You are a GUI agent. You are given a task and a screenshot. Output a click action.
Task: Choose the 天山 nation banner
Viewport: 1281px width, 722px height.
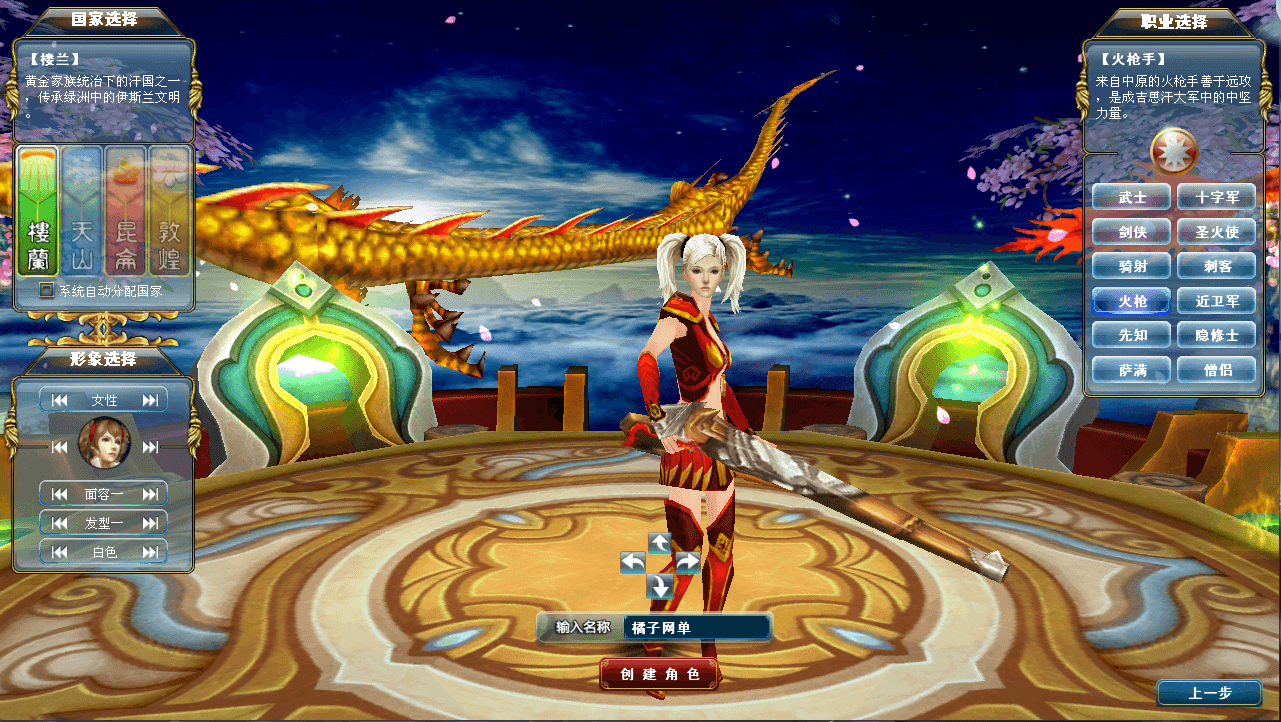click(82, 212)
